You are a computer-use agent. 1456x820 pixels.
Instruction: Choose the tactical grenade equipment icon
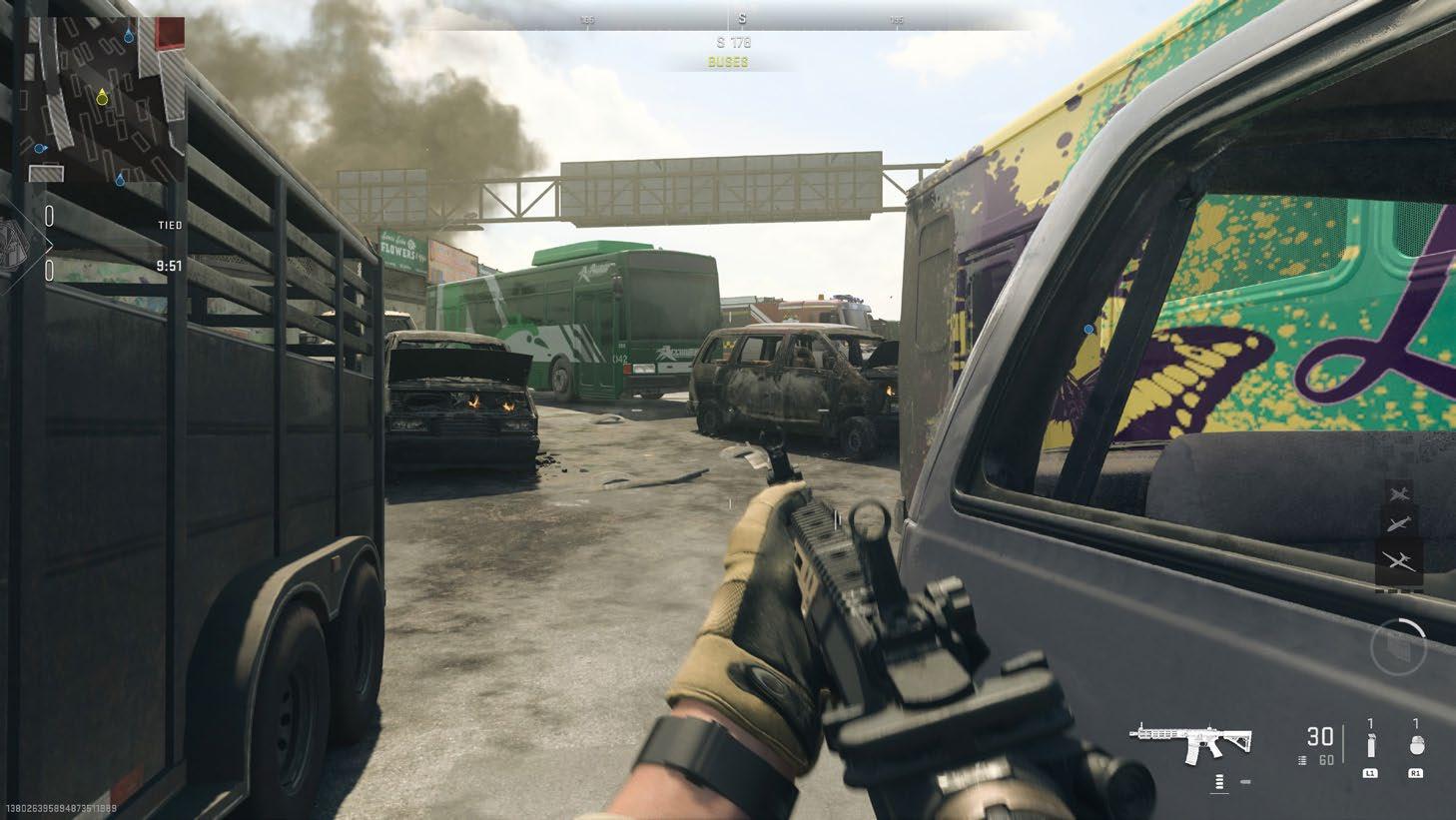[1371, 746]
